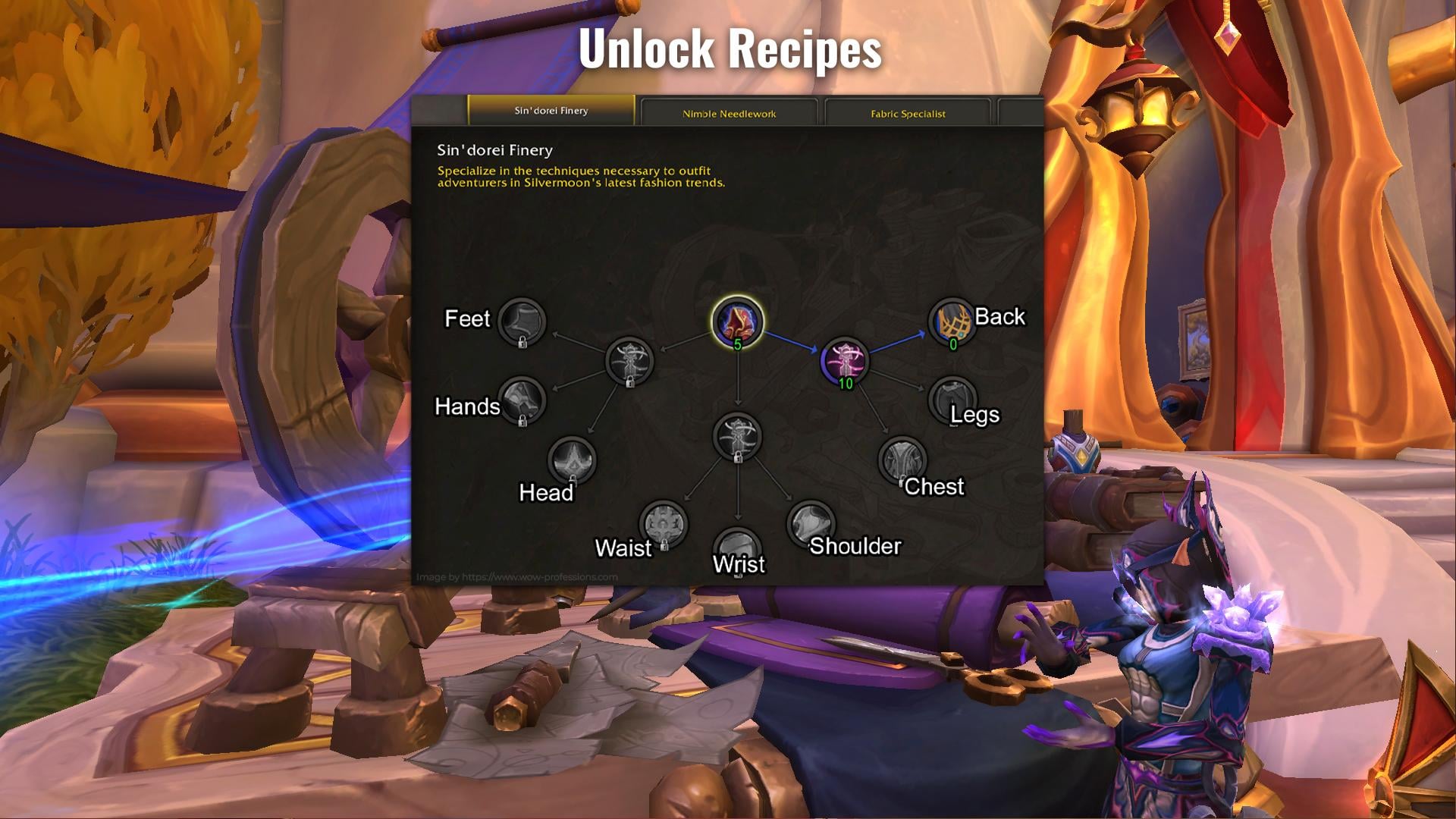Choose the locked Wrist node
Image resolution: width=1456 pixels, height=819 pixels.
pyautogui.click(x=738, y=549)
